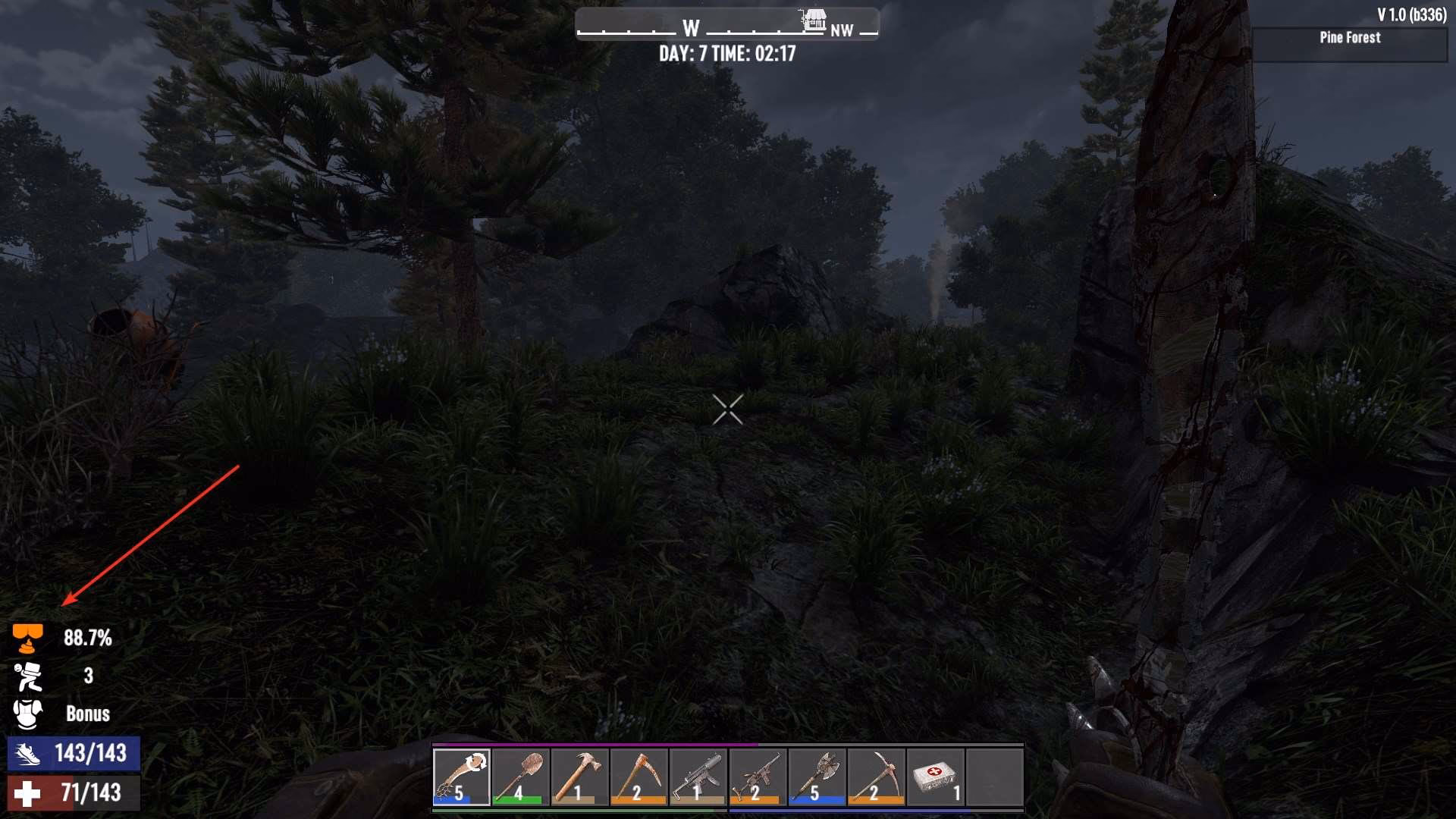
Task: Choose the claw hammer slot
Action: (579, 777)
